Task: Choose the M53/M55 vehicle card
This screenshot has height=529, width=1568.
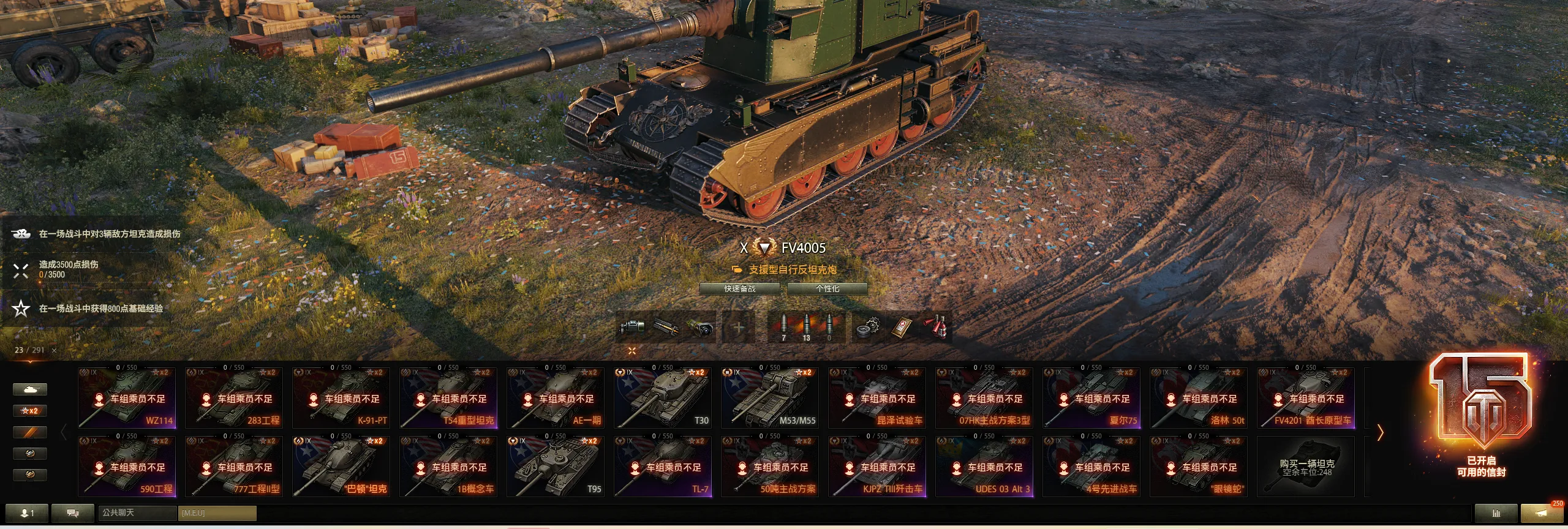Action: 770,398
